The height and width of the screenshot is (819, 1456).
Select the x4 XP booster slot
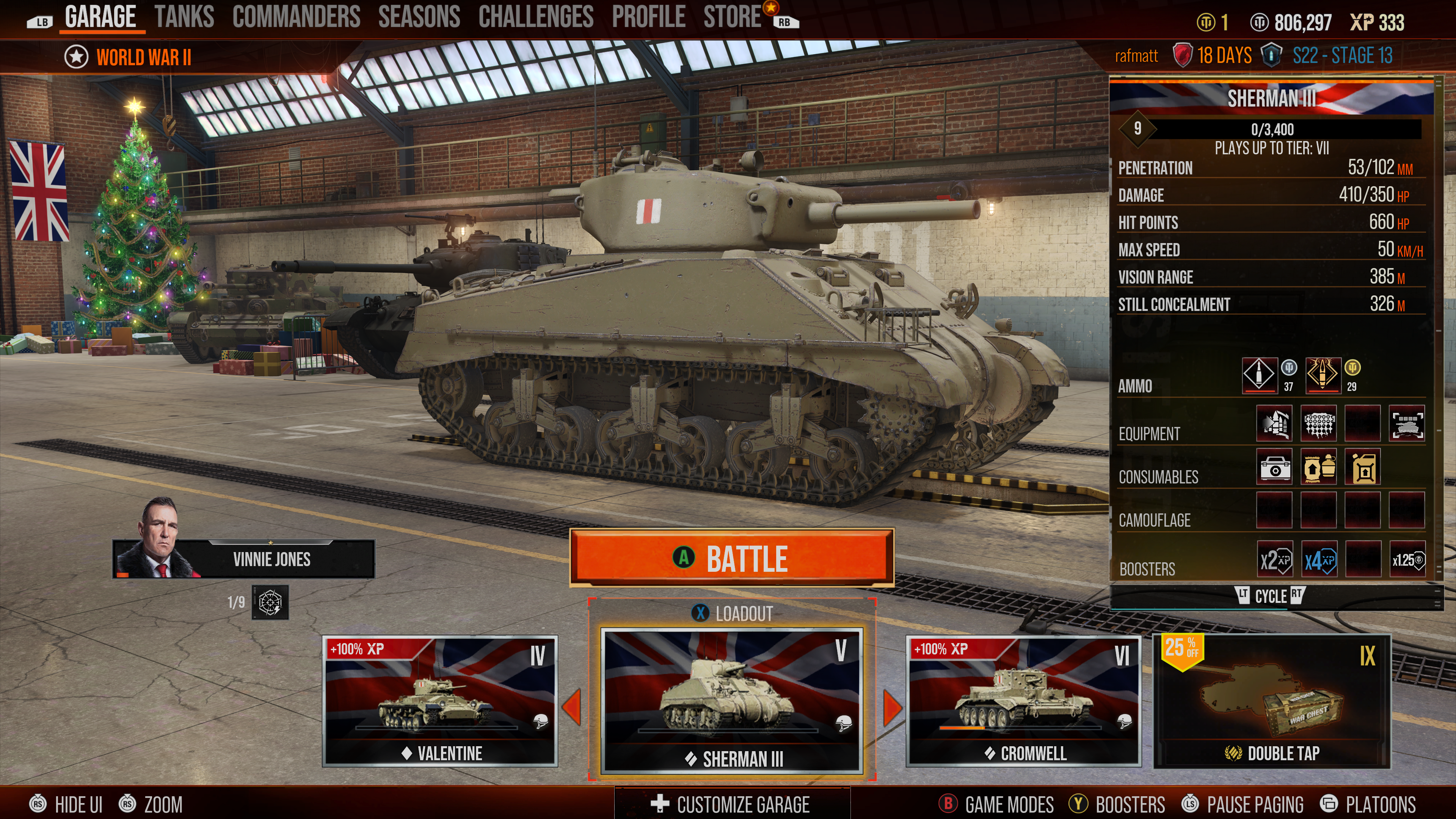[1319, 560]
